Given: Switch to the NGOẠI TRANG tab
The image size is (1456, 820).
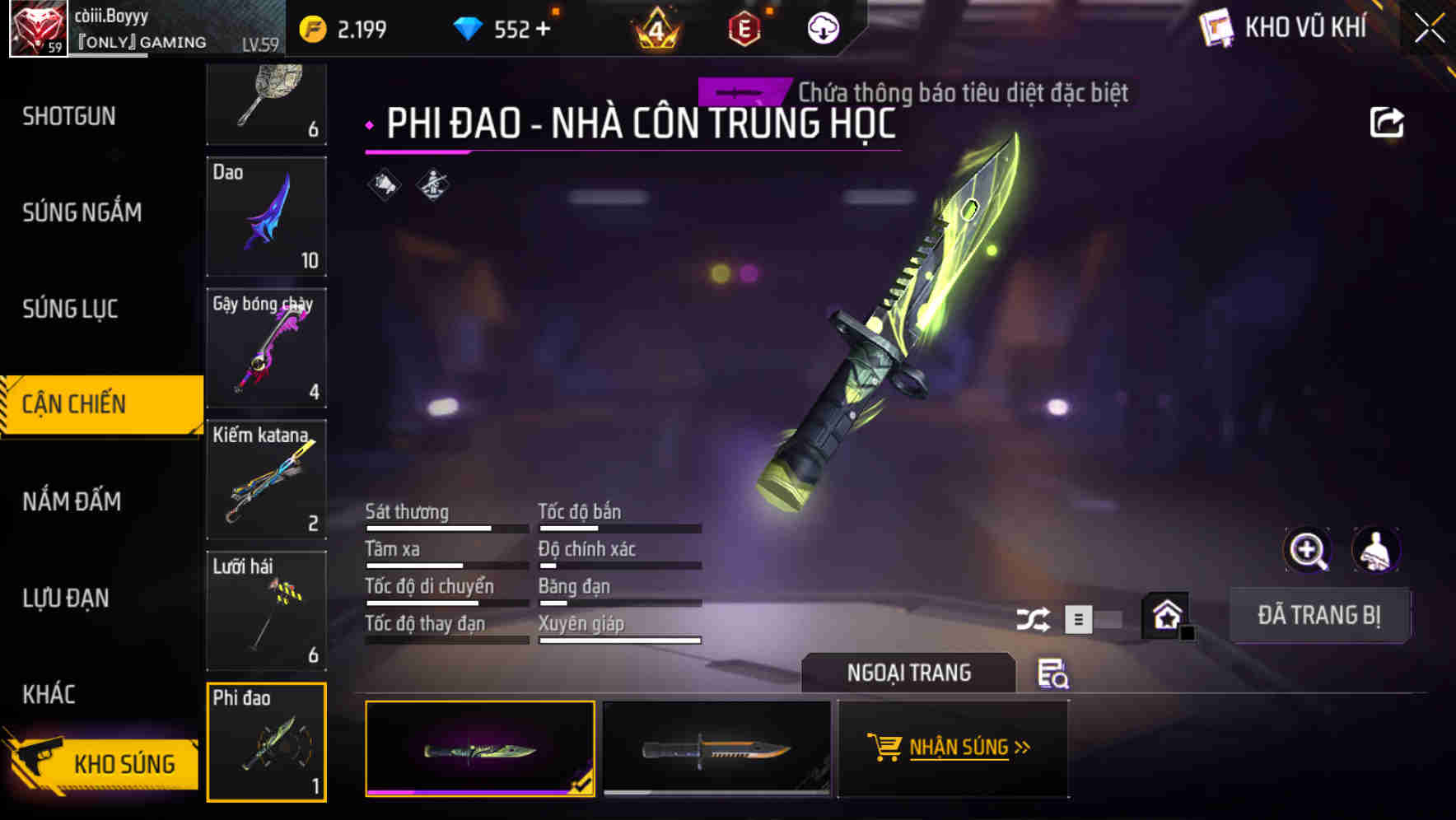Looking at the screenshot, I should pos(908,673).
